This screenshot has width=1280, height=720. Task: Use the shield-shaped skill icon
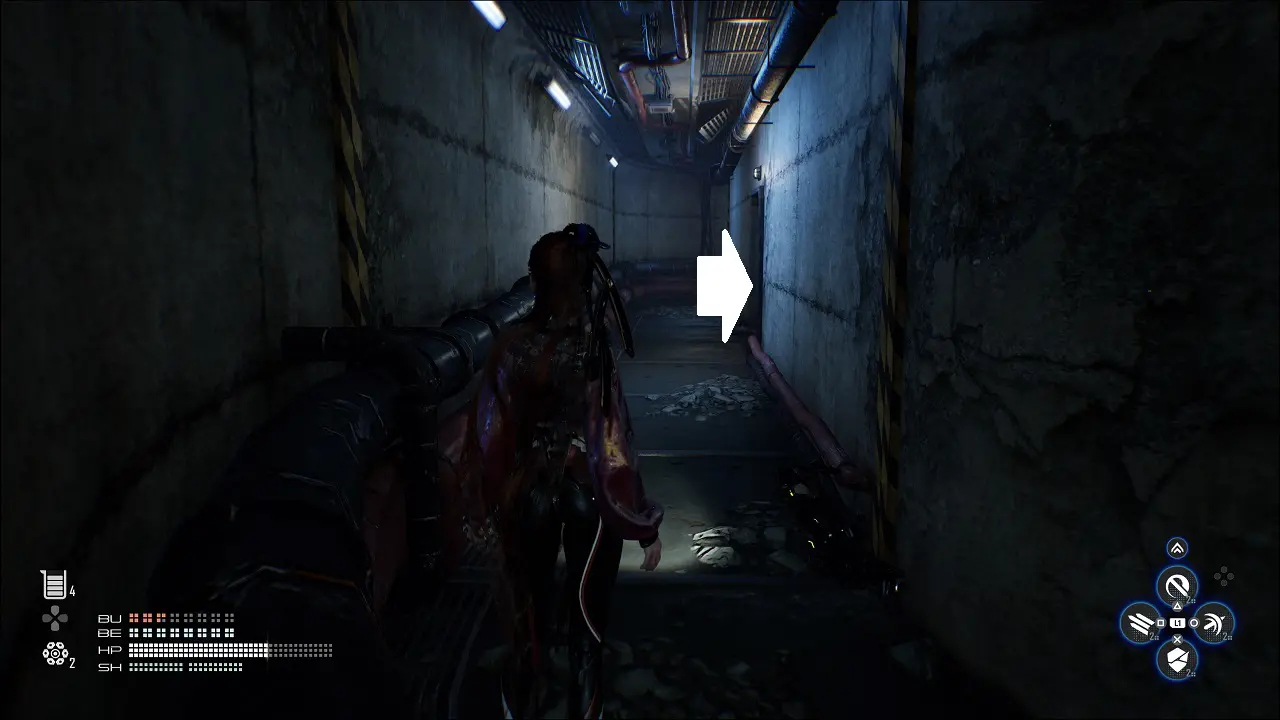click(1177, 659)
